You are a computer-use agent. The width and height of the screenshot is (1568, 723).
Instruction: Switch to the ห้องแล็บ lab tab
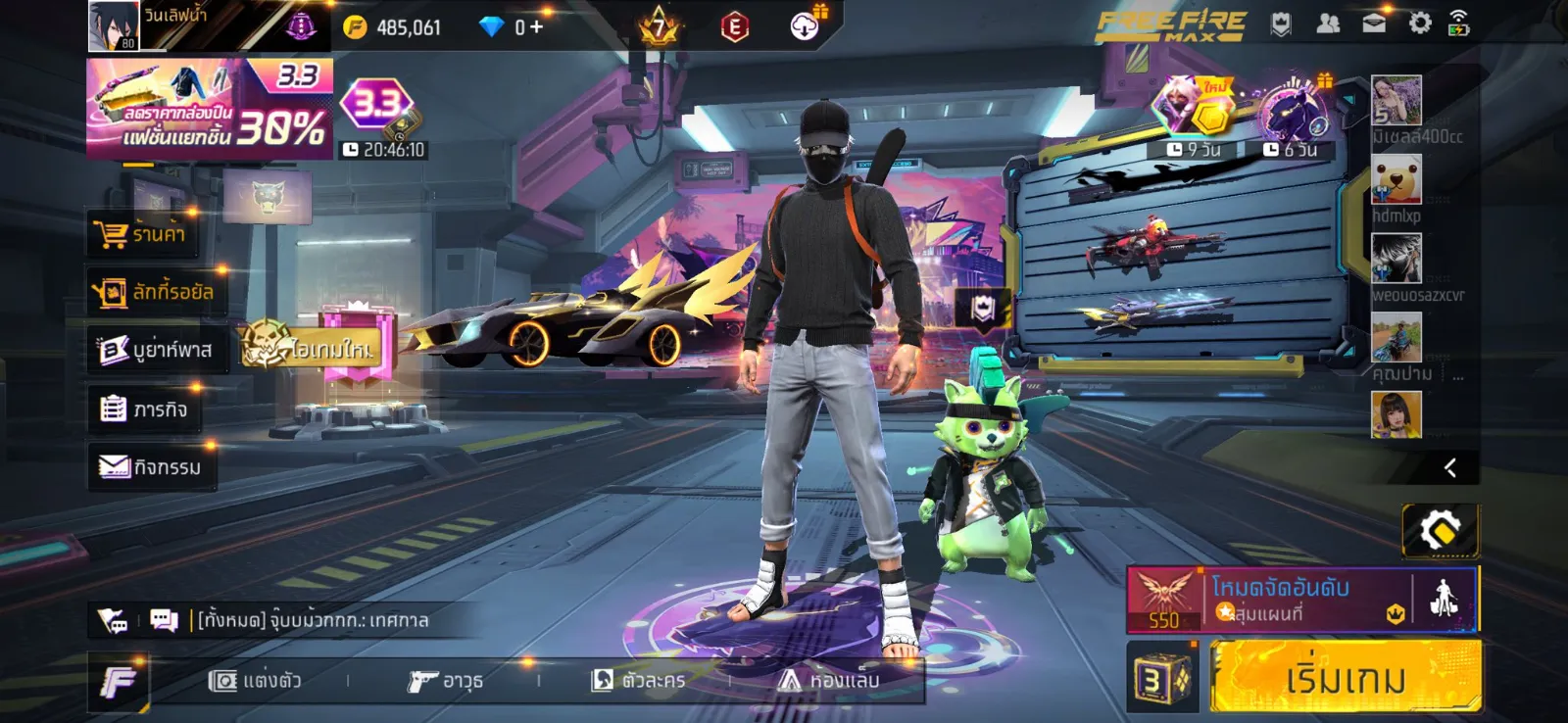829,680
